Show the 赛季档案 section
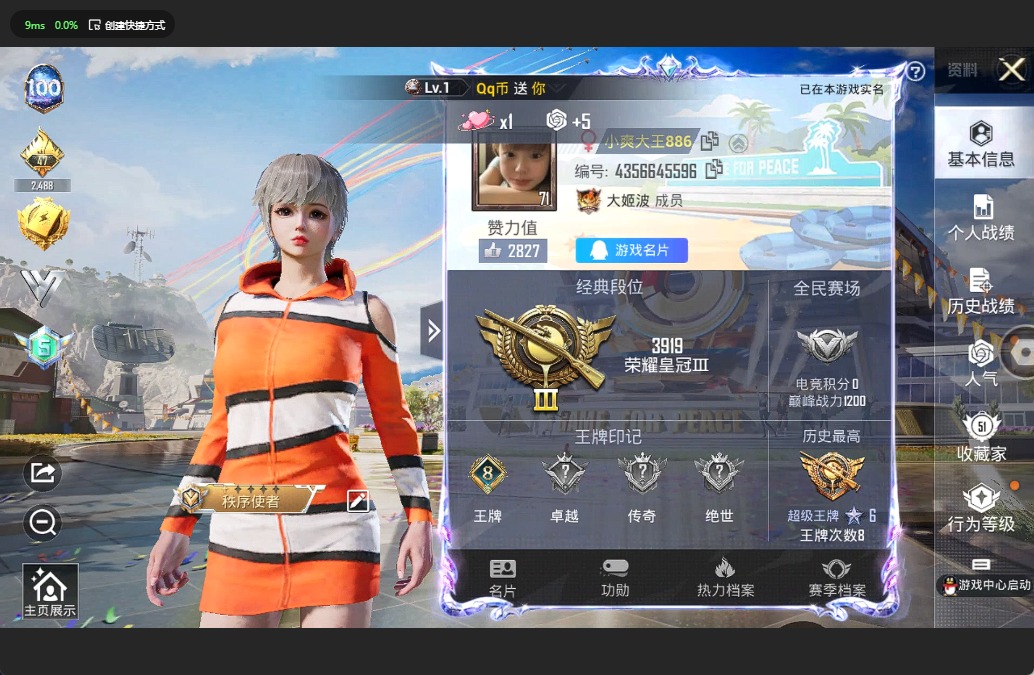1034x675 pixels. pos(837,578)
